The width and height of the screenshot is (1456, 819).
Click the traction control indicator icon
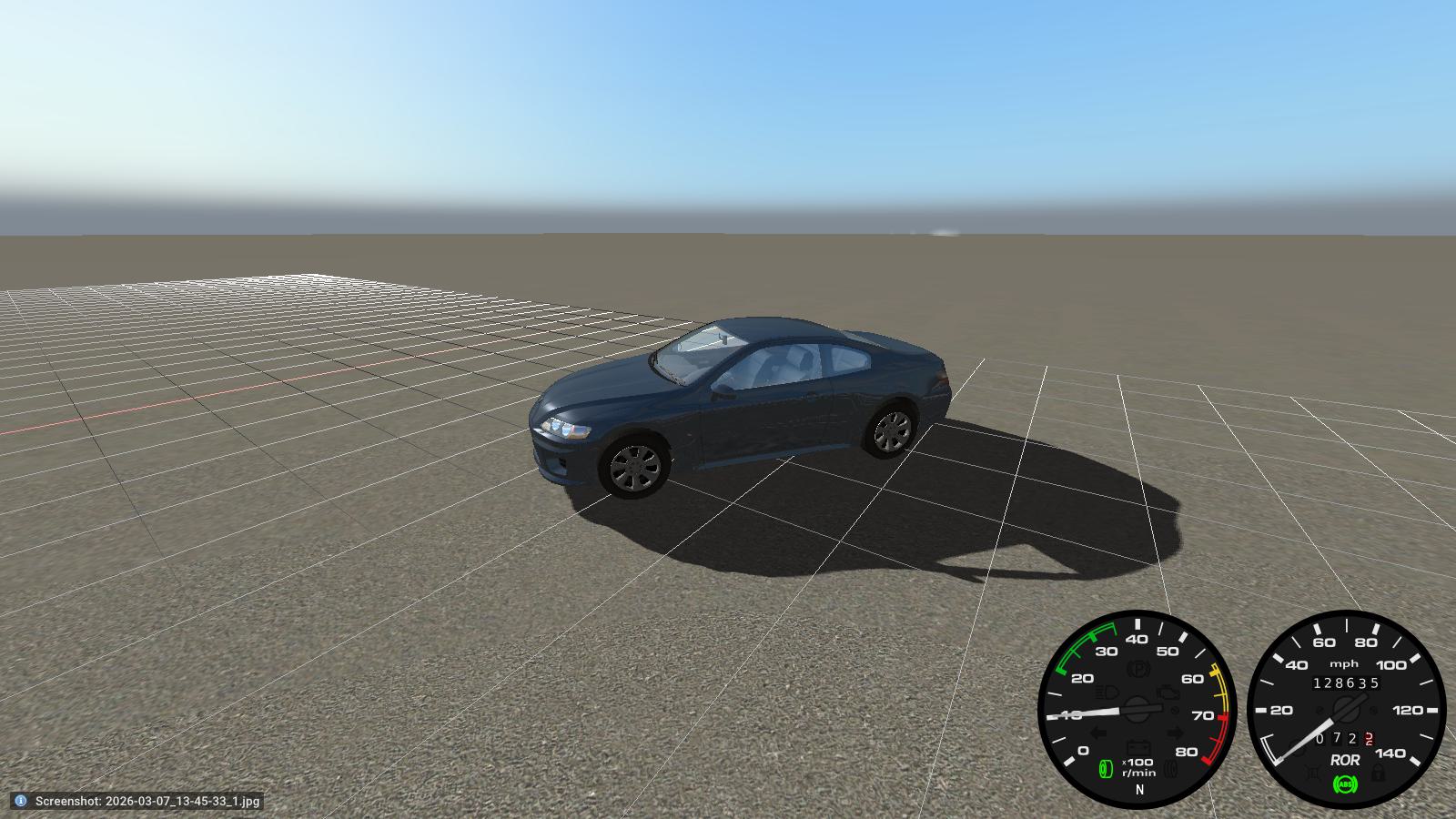coord(1171,769)
